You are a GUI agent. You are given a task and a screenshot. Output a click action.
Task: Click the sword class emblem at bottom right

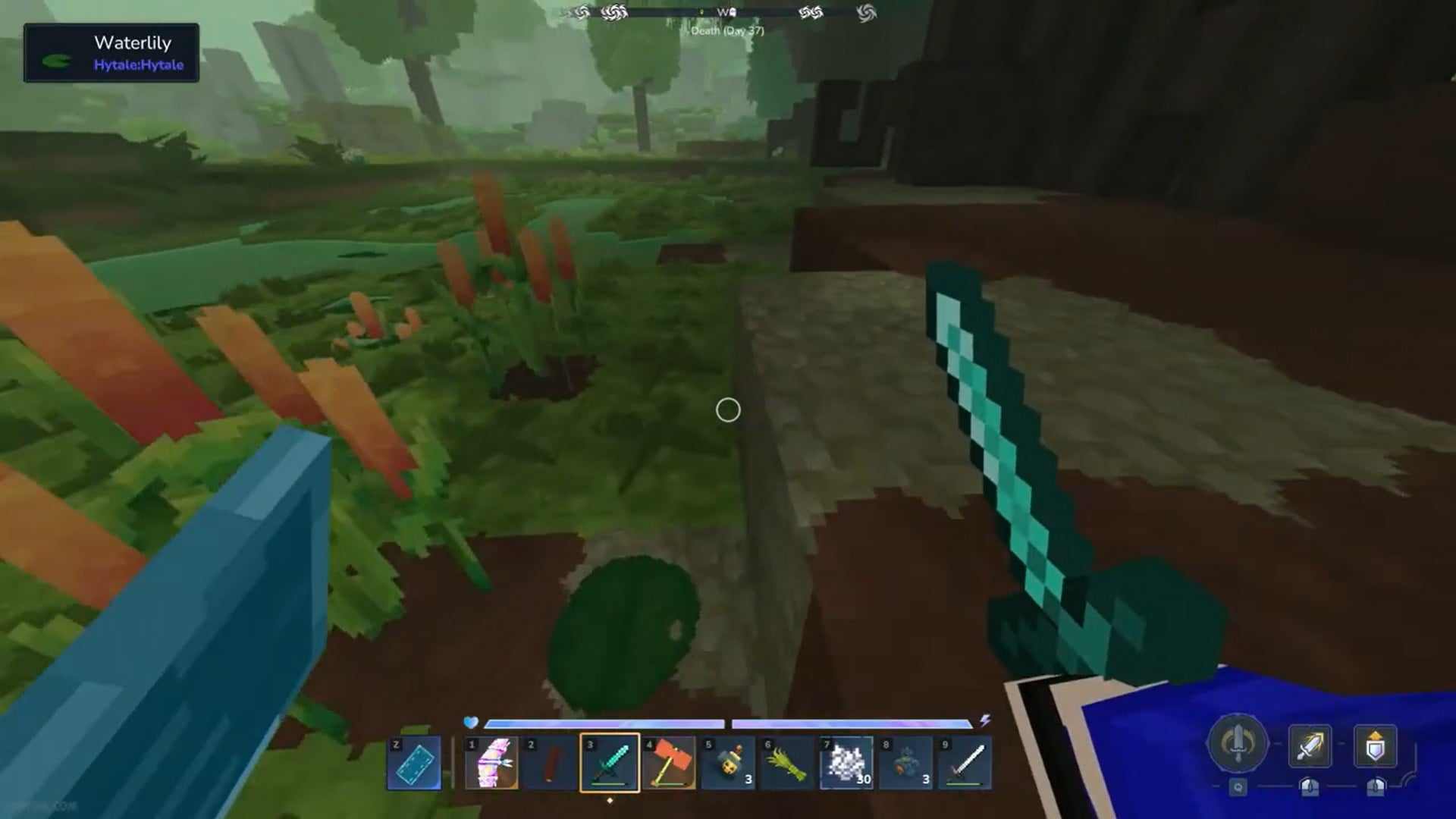(1237, 743)
